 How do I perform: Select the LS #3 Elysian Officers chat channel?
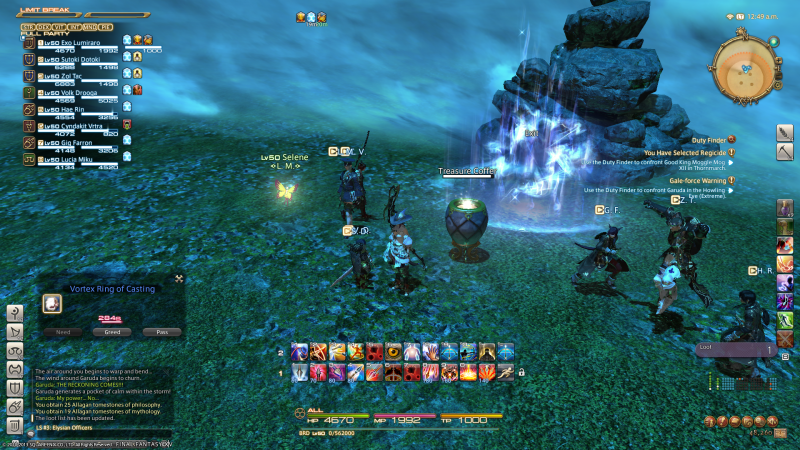[72, 427]
